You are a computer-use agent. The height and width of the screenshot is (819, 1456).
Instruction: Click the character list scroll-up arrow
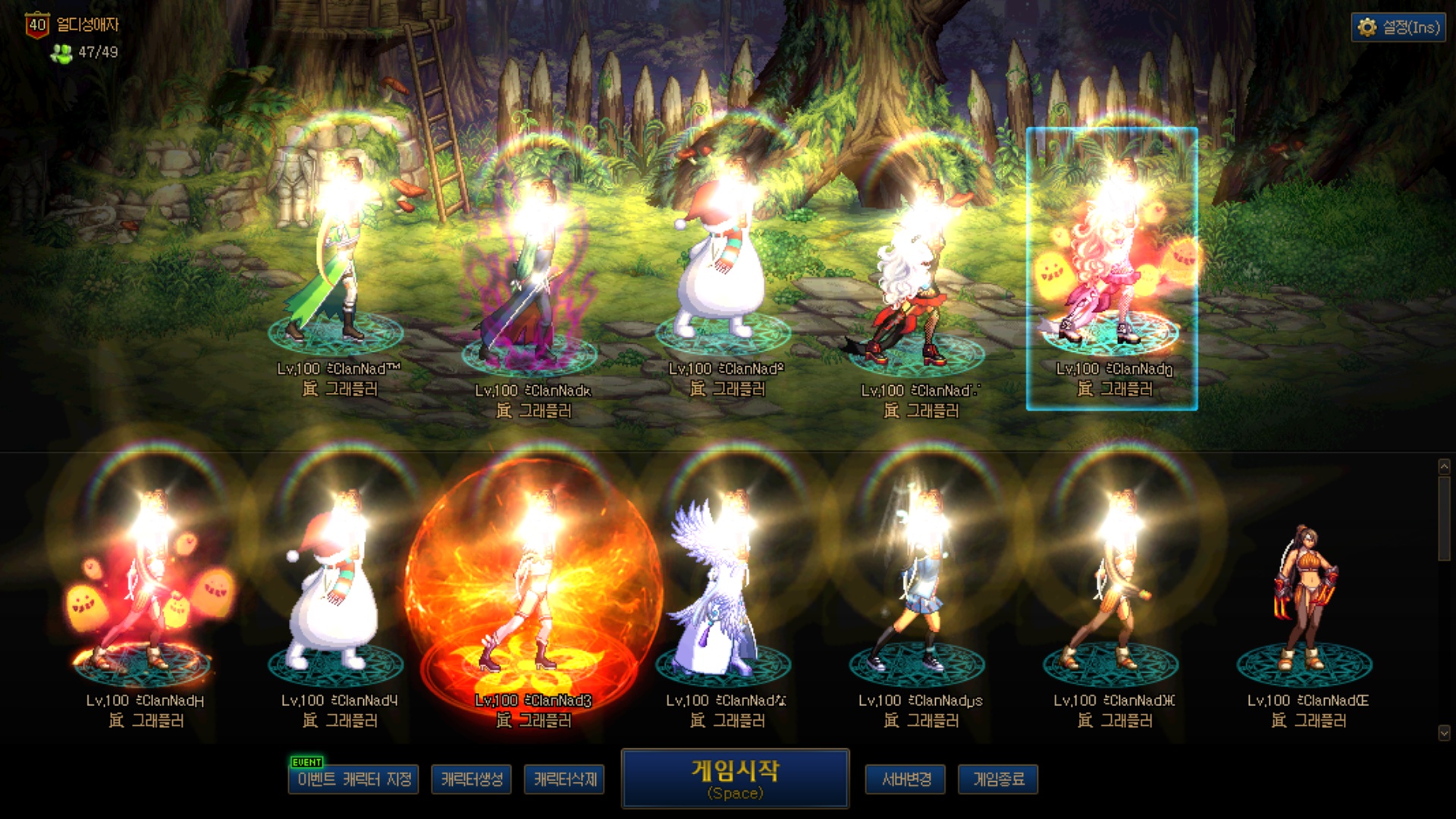tap(1444, 467)
